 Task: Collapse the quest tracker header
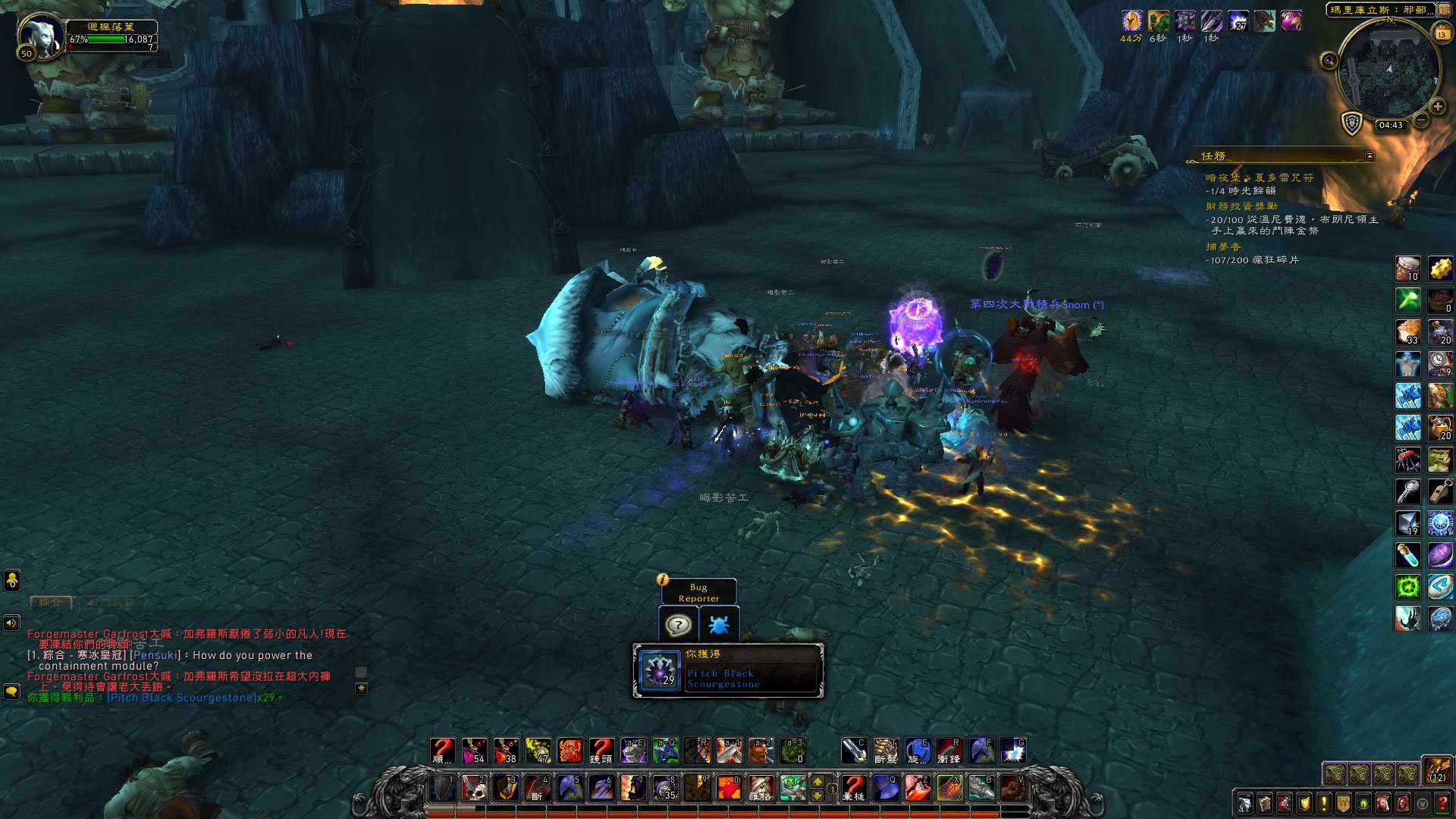(x=1370, y=155)
